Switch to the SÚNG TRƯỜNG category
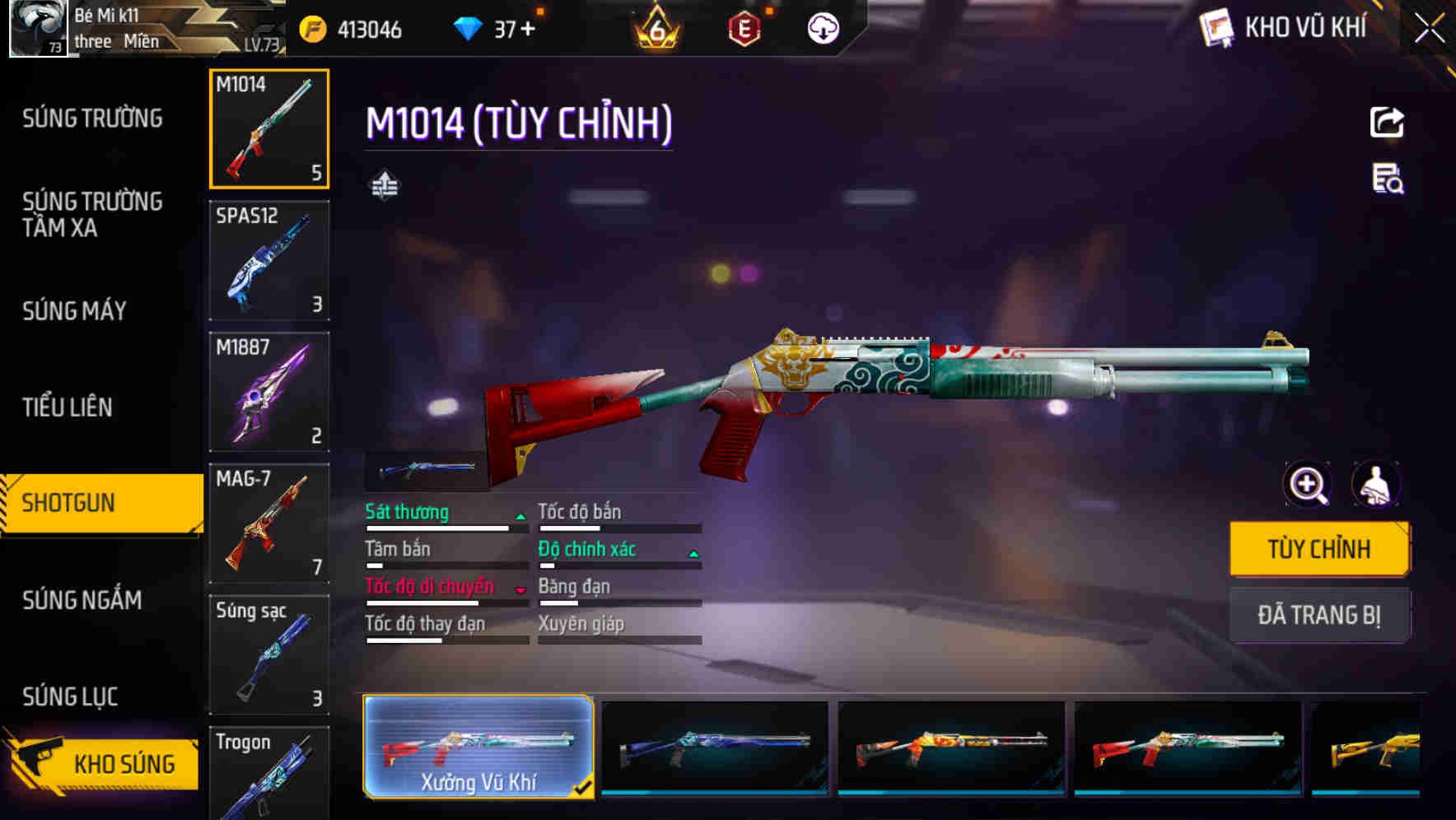The height and width of the screenshot is (820, 1456). [x=91, y=119]
